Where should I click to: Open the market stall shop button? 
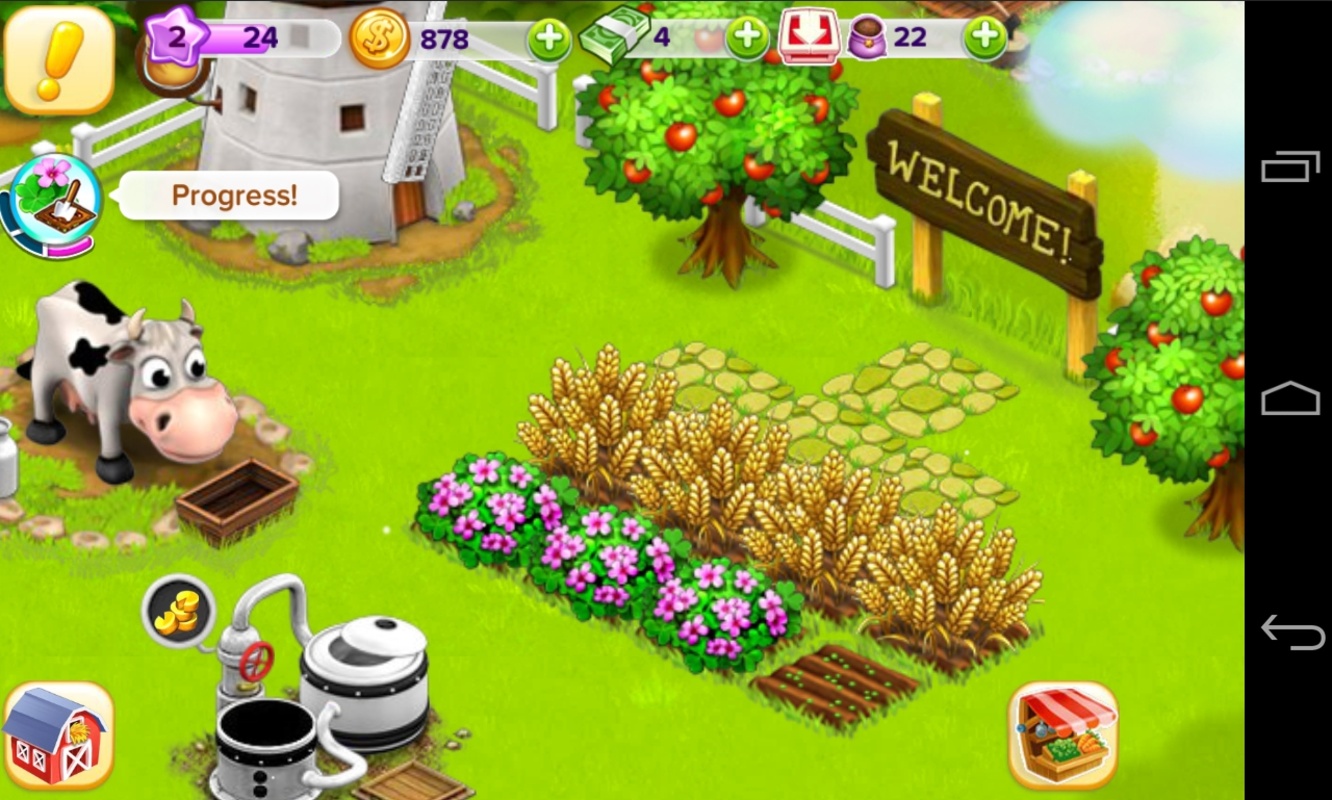click(x=1062, y=735)
